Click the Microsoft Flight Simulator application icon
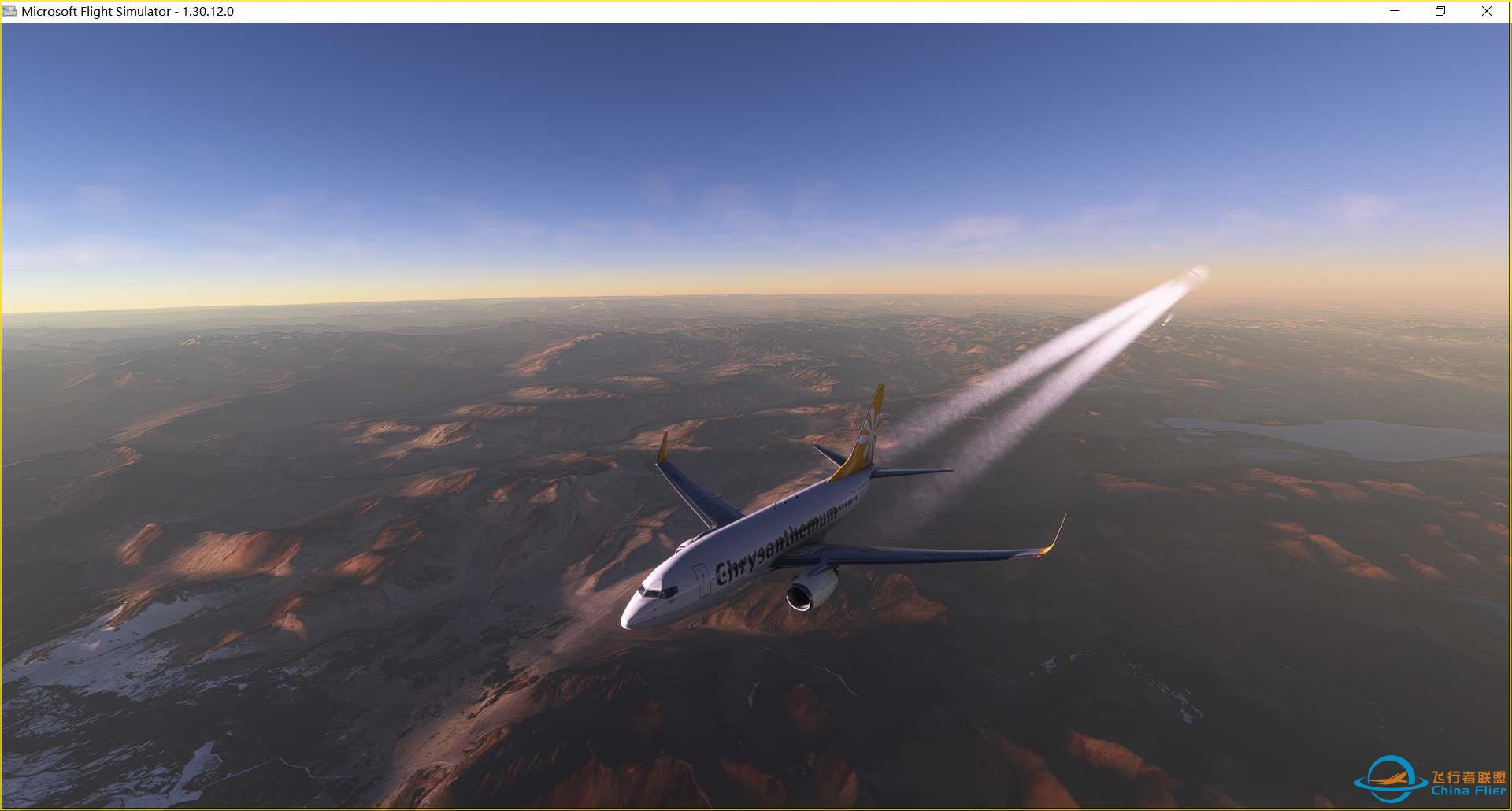The image size is (1512, 811). tap(11, 12)
